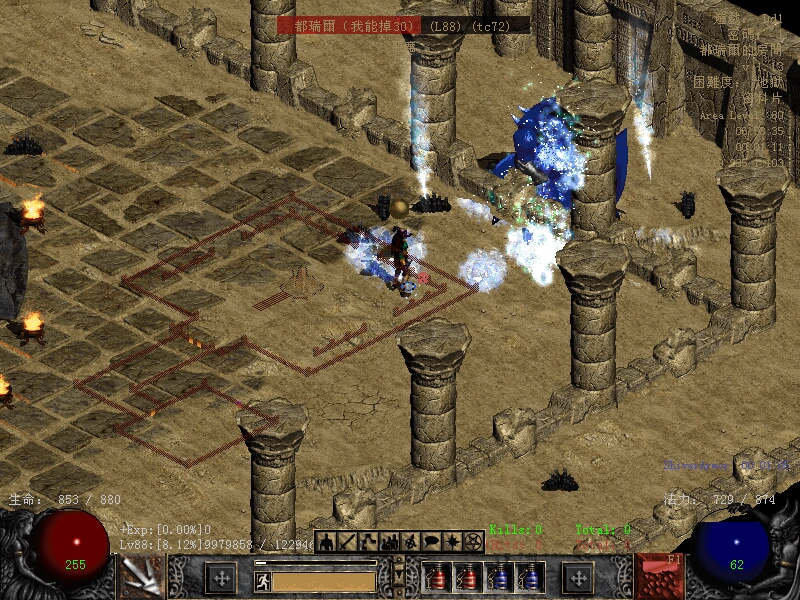Select the red right-hand skill icon
The height and width of the screenshot is (600, 800).
(659, 577)
